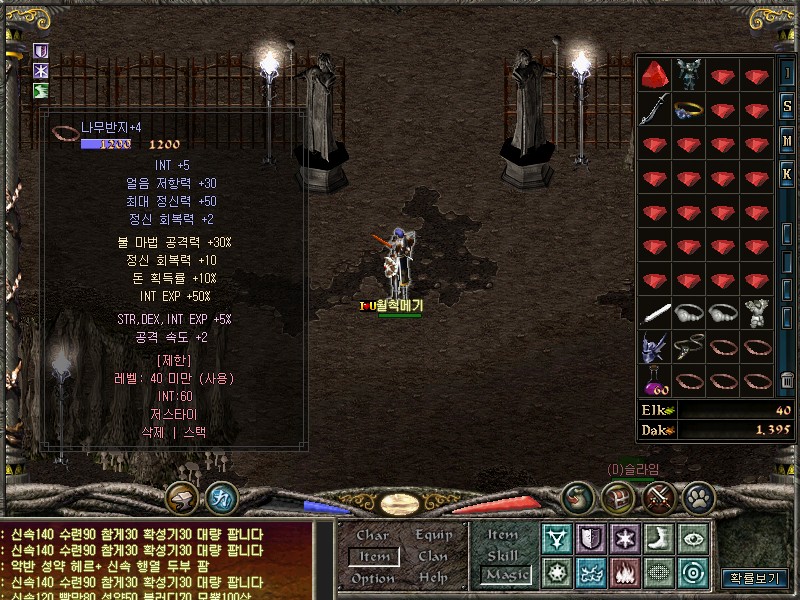
Task: Open the inventory K tab
Action: pyautogui.click(x=787, y=171)
